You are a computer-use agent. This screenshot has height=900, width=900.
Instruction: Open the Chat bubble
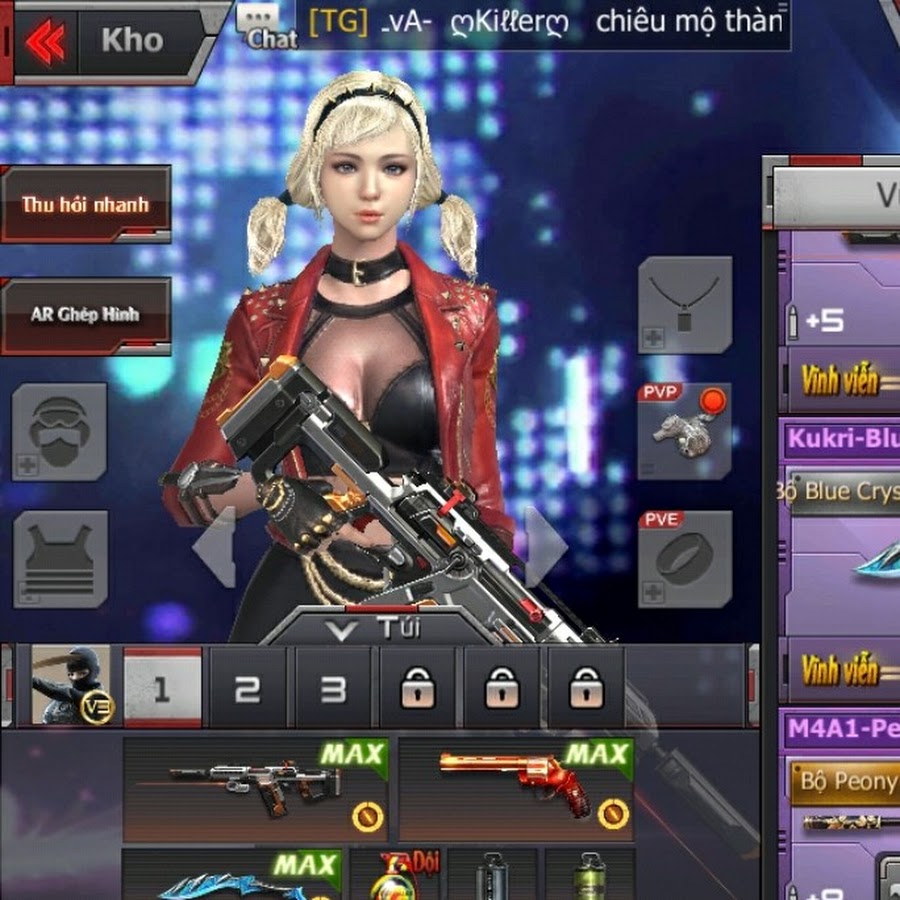tap(266, 27)
